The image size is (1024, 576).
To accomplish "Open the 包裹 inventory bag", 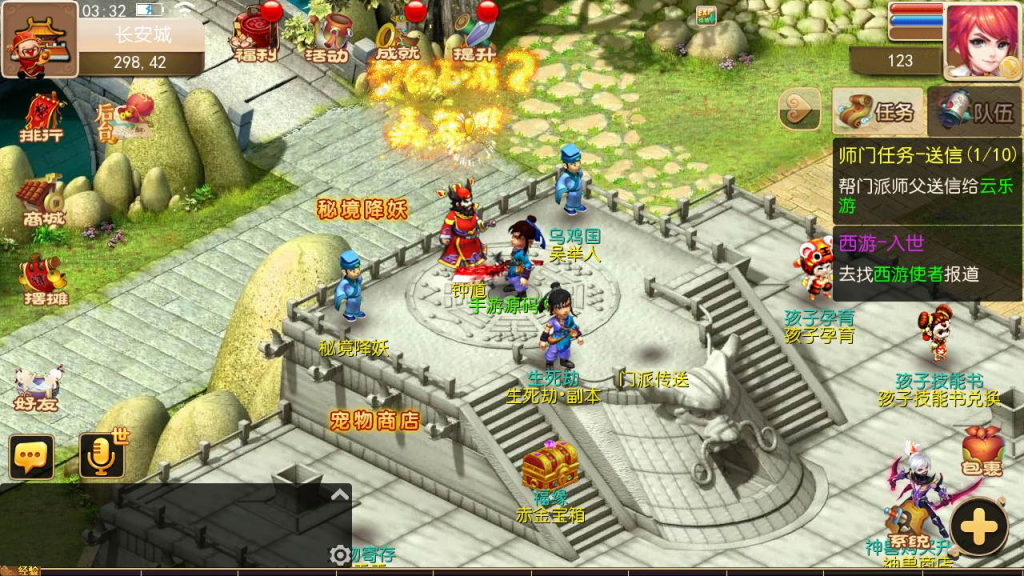I will 981,452.
